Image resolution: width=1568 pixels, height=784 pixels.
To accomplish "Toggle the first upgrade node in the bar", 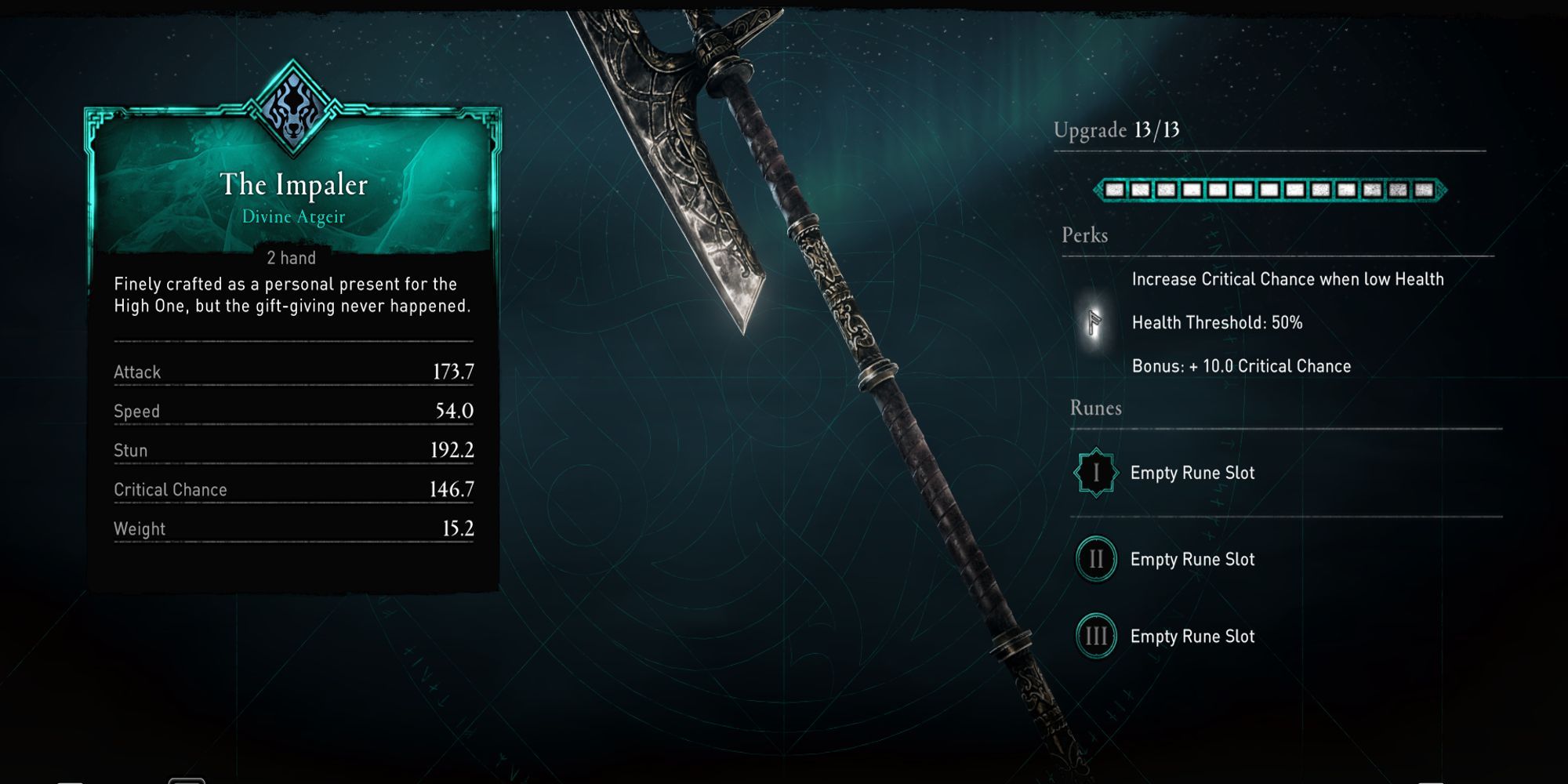I will tap(1114, 189).
